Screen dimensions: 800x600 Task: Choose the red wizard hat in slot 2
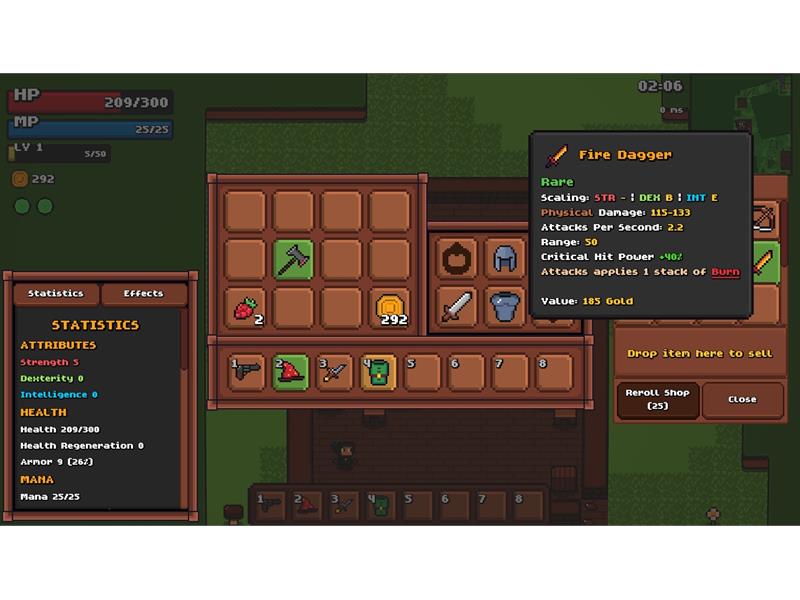tap(293, 370)
